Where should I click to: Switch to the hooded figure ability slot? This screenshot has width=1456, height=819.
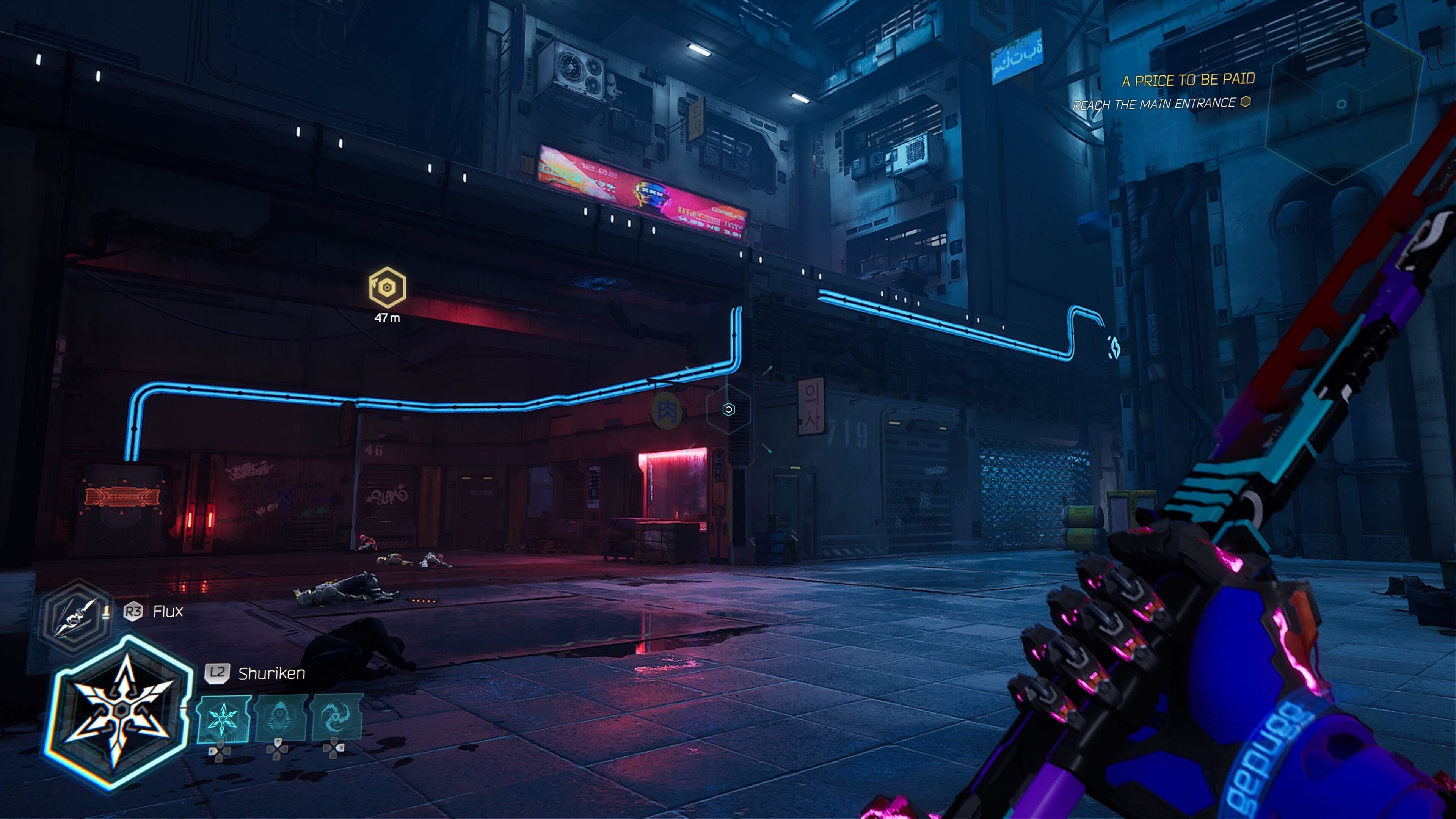point(281,719)
